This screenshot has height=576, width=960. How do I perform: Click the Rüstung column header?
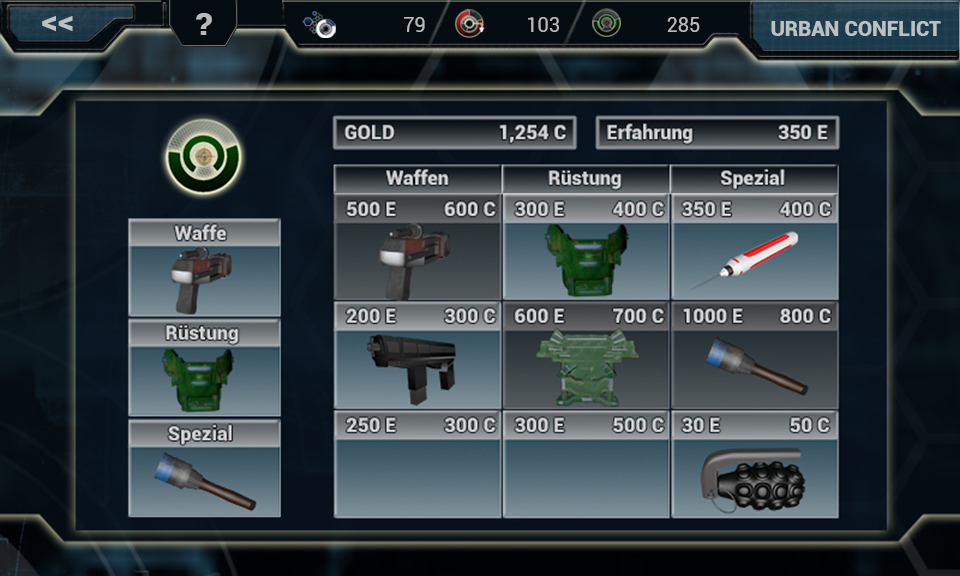pos(586,179)
